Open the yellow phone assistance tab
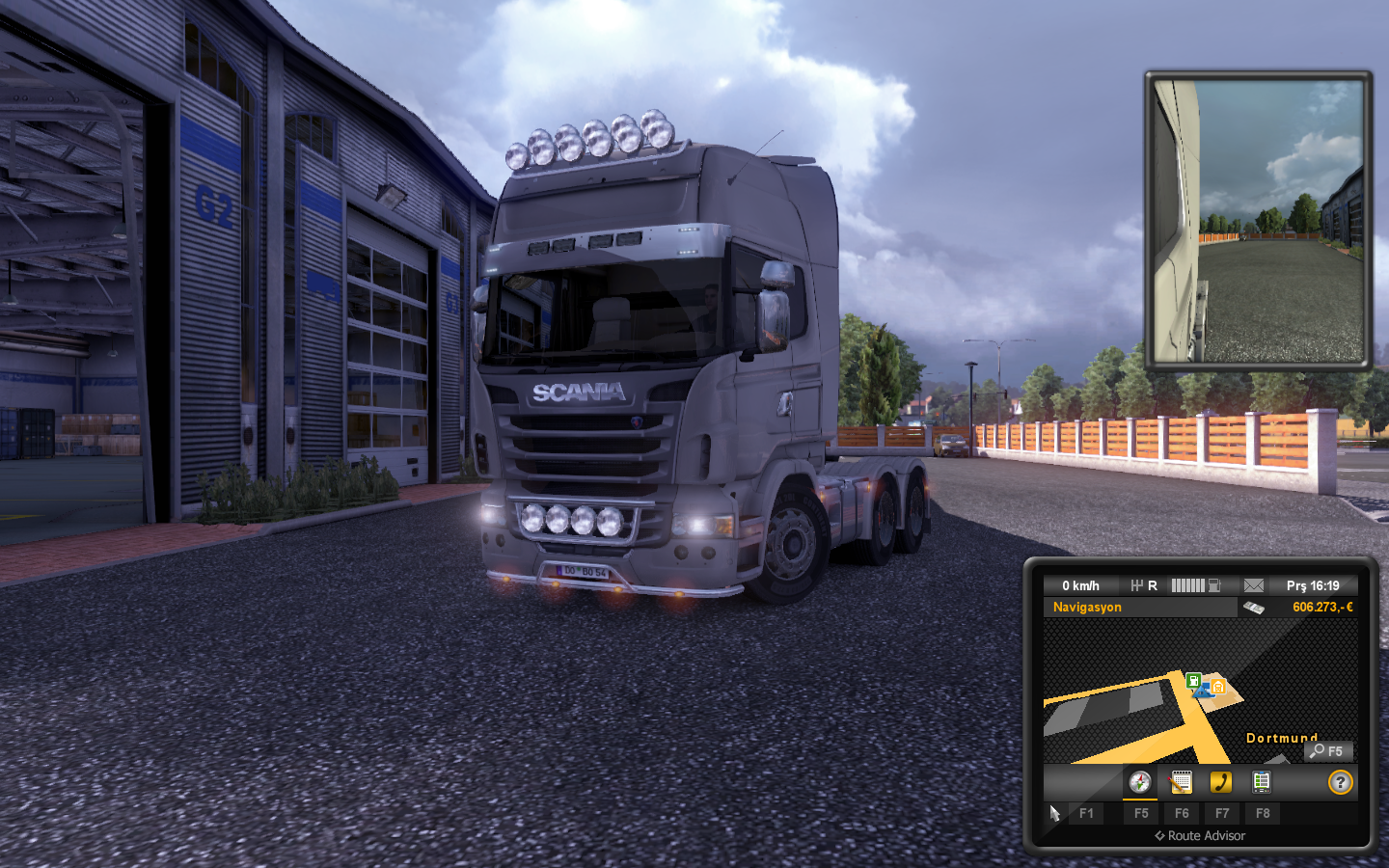Screen dimensions: 1389x868 tap(1221, 782)
